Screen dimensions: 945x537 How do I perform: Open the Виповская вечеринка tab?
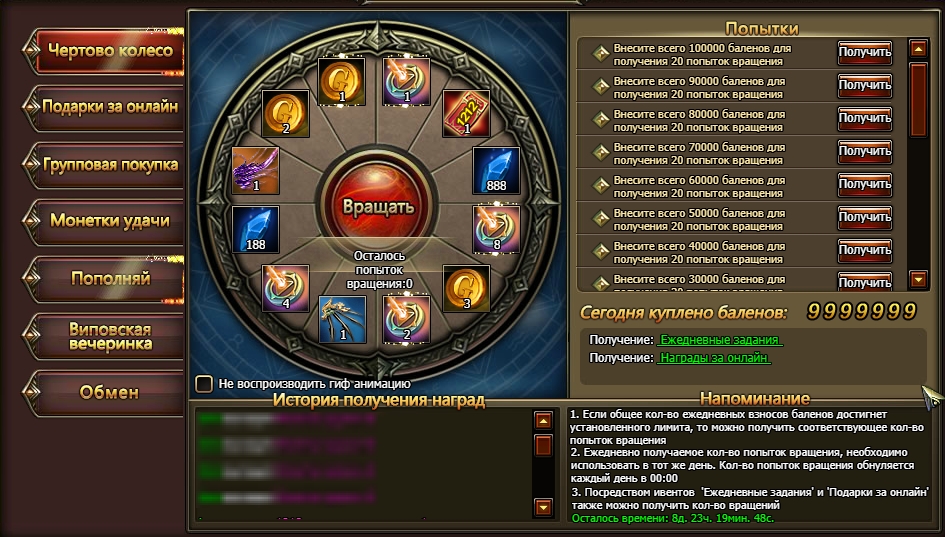(x=109, y=336)
